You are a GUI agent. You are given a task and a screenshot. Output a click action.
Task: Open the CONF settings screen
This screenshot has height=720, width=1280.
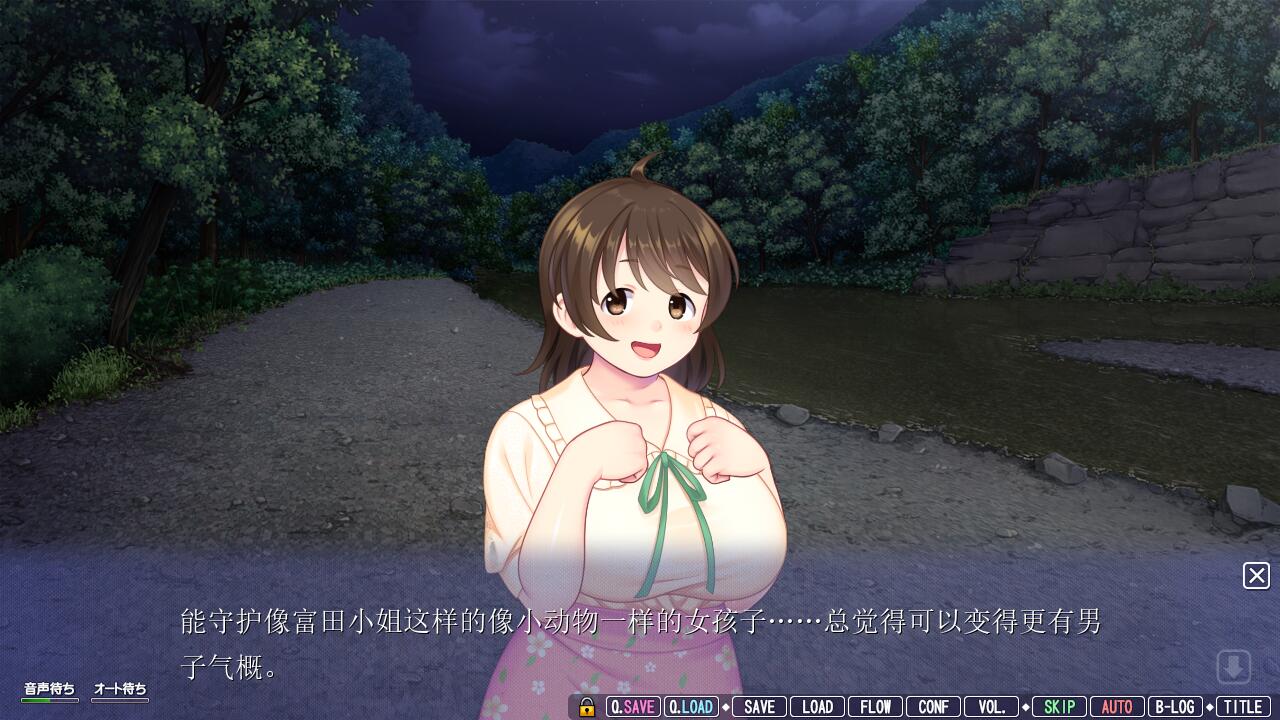(x=933, y=706)
